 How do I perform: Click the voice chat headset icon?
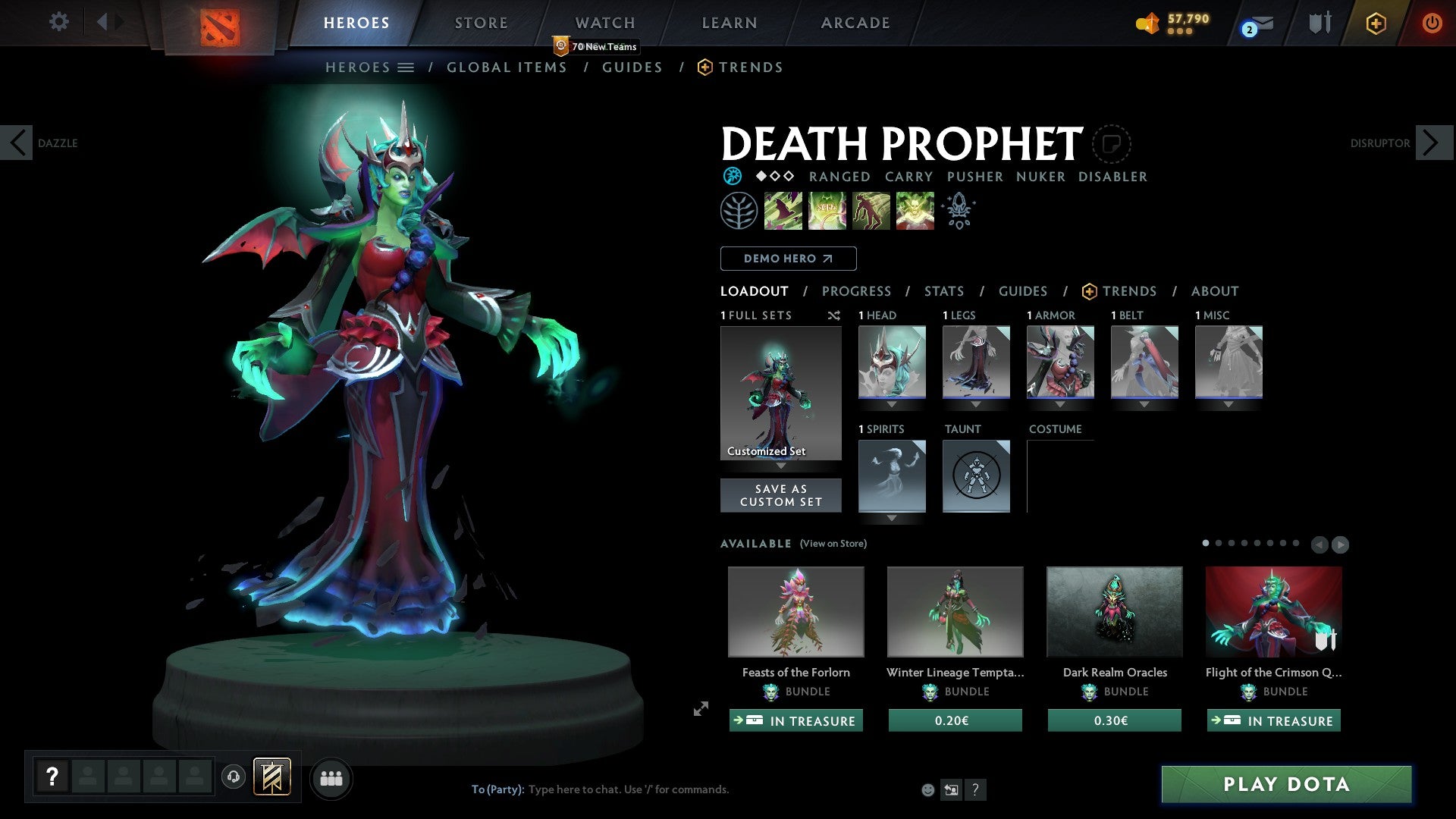point(234,778)
